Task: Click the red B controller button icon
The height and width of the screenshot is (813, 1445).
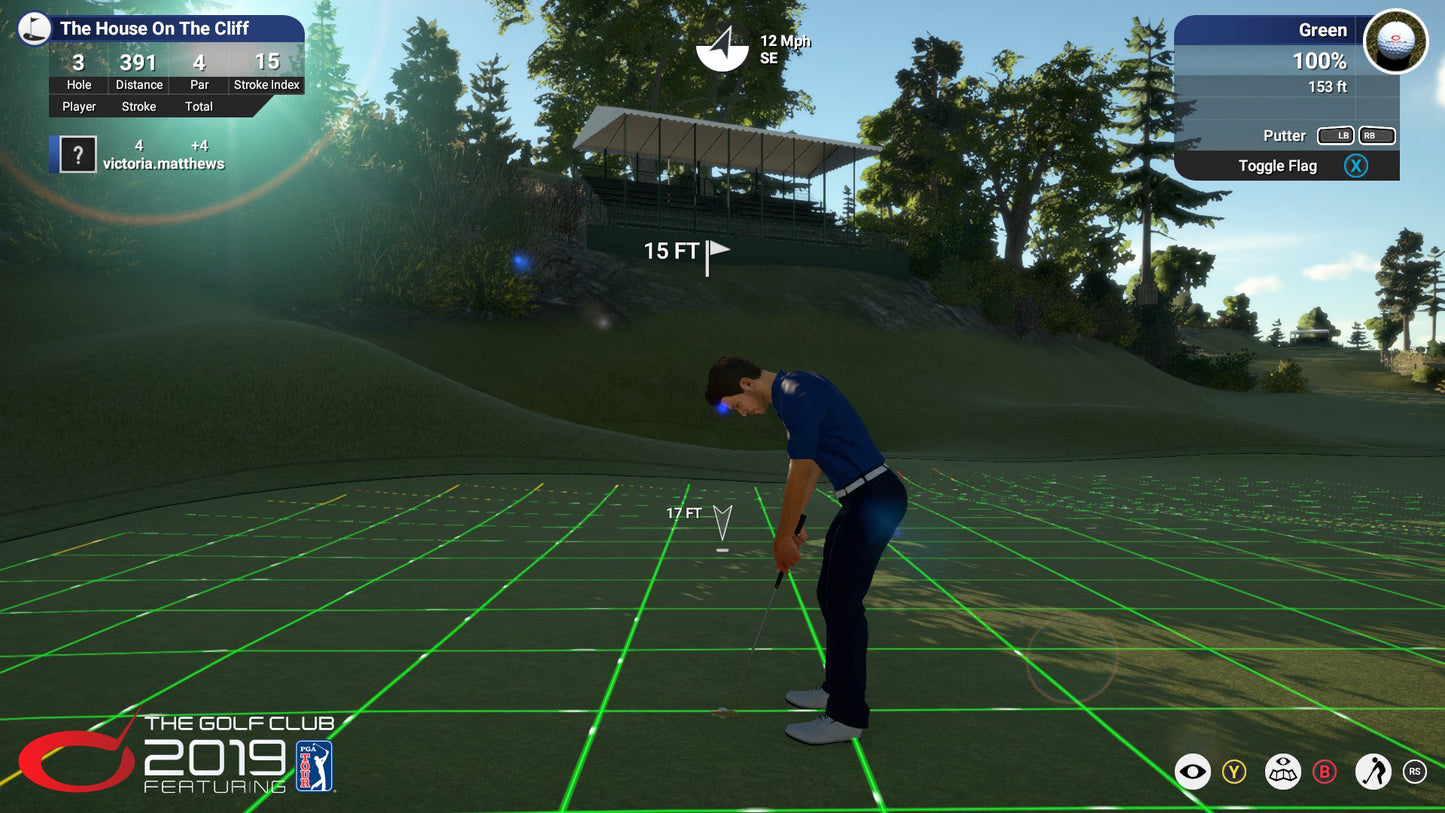Action: coord(1327,771)
